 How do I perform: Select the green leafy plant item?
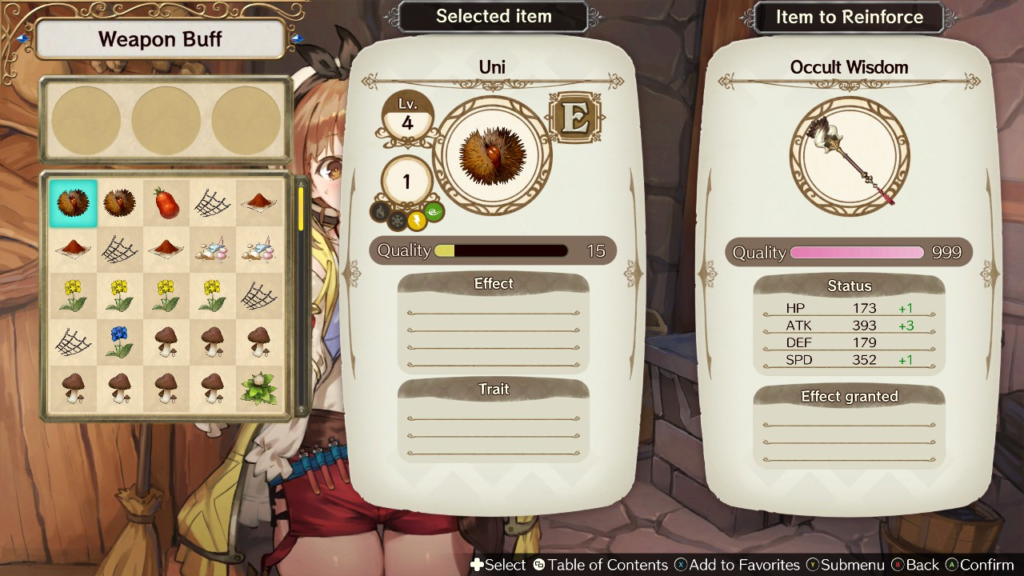click(x=259, y=388)
